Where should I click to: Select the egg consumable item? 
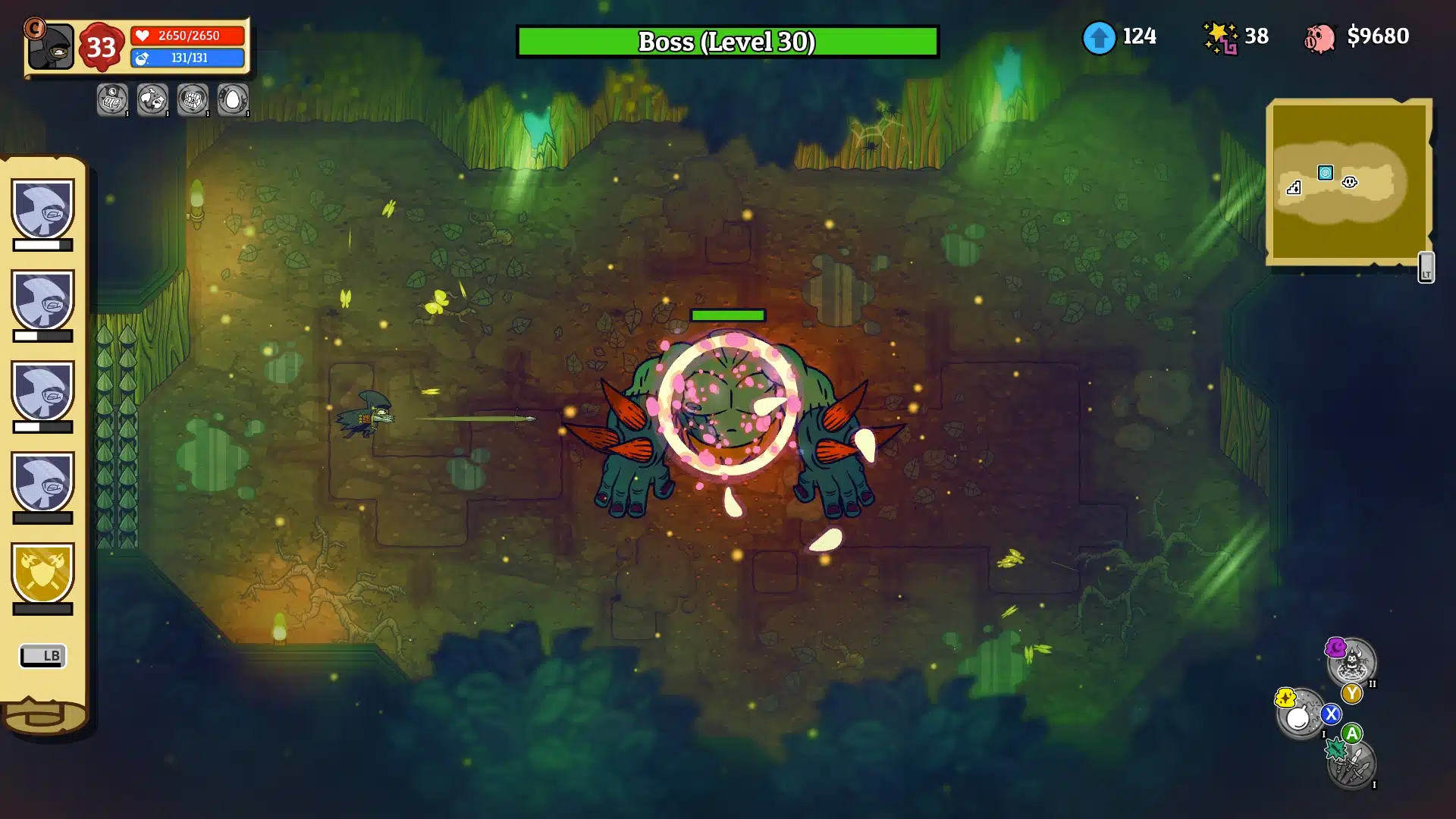coord(232,99)
